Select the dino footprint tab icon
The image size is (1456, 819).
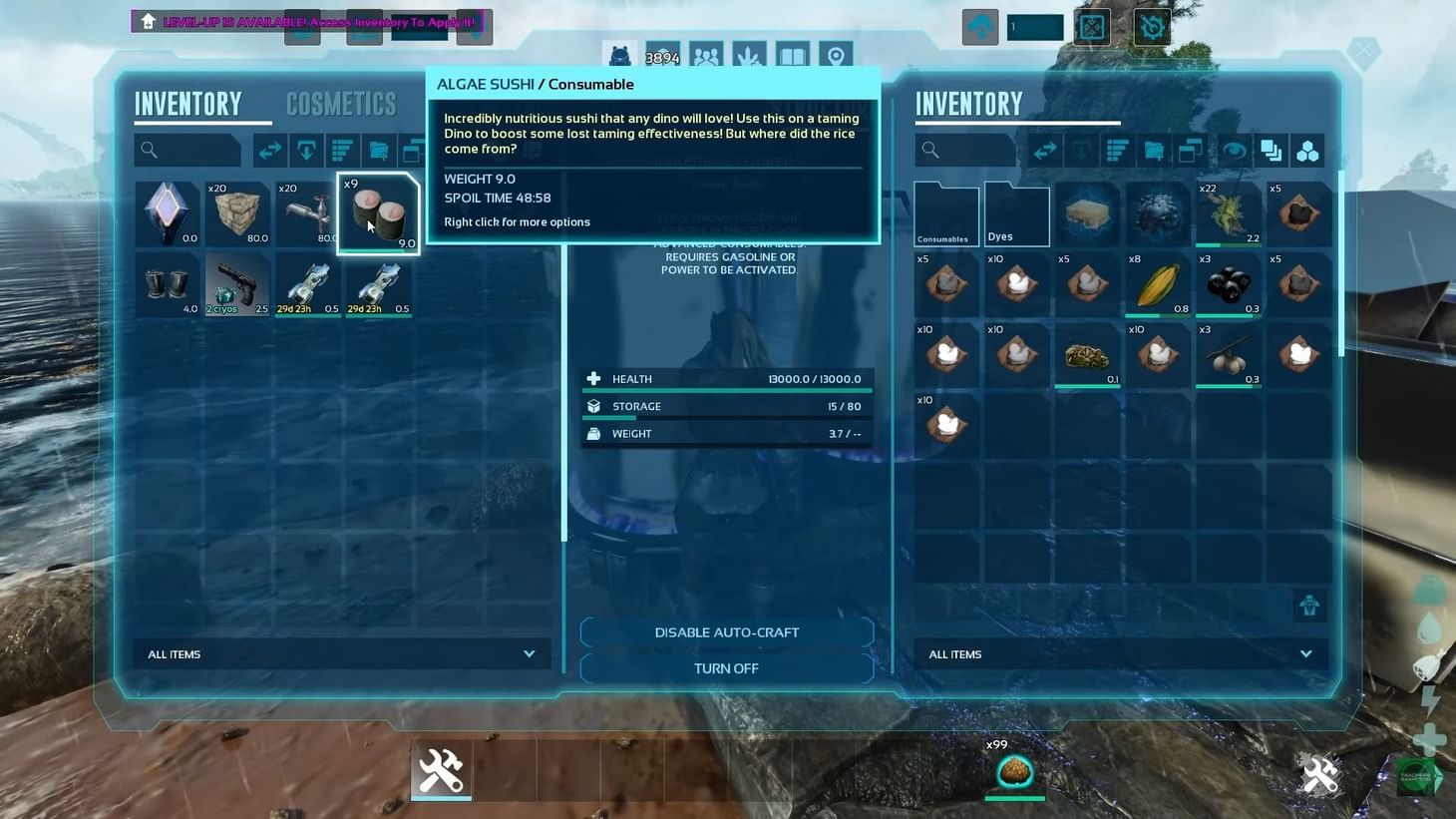tap(749, 57)
